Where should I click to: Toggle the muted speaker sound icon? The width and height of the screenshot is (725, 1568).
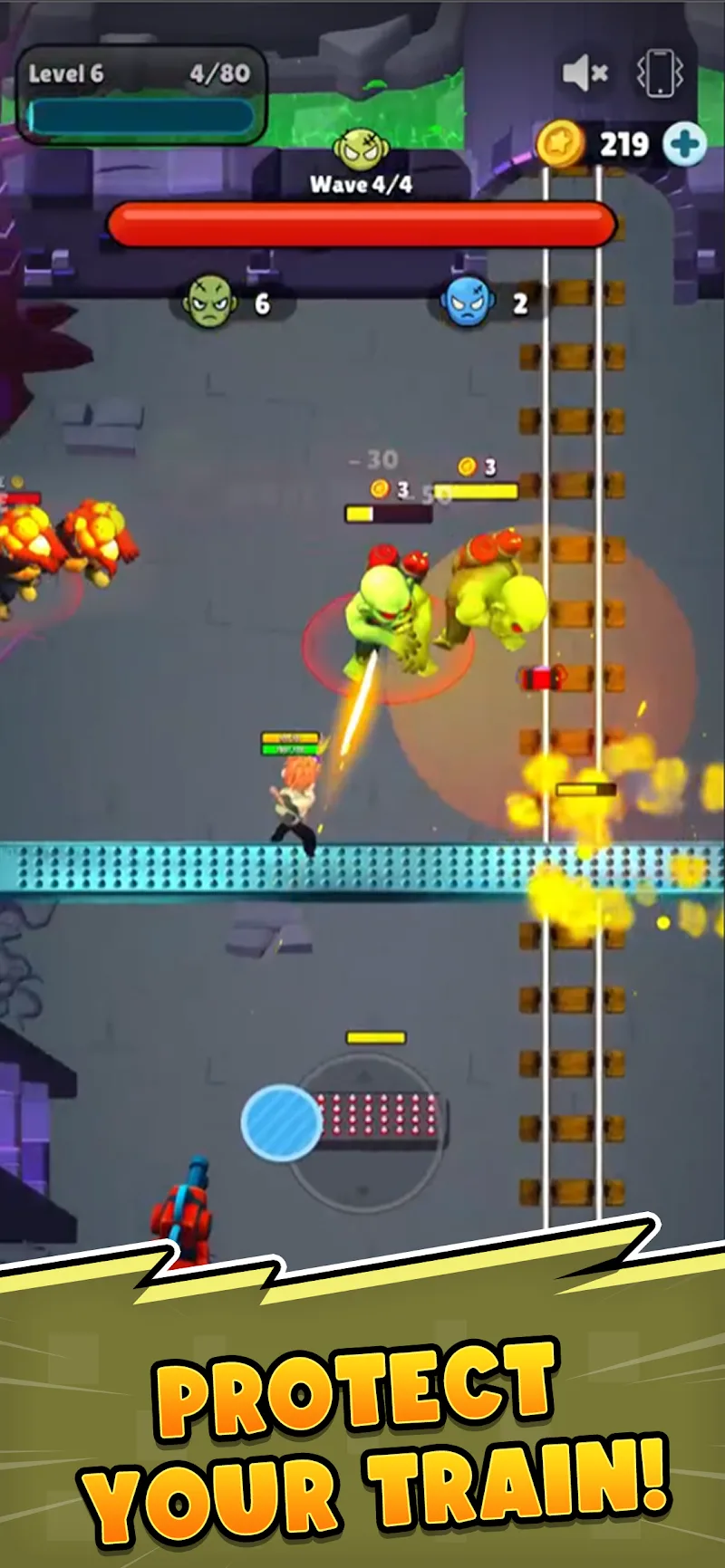click(x=585, y=72)
